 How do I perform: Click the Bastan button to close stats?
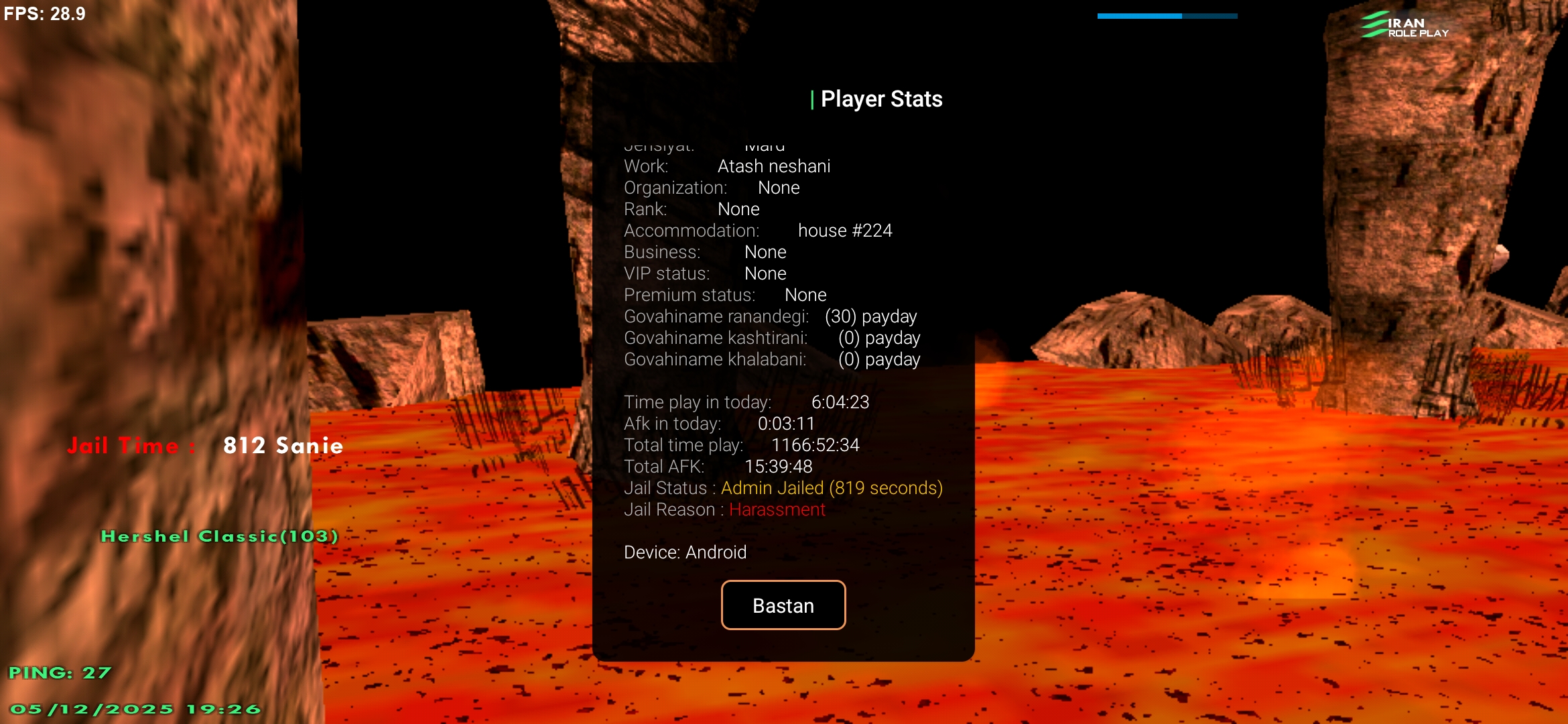click(x=783, y=605)
